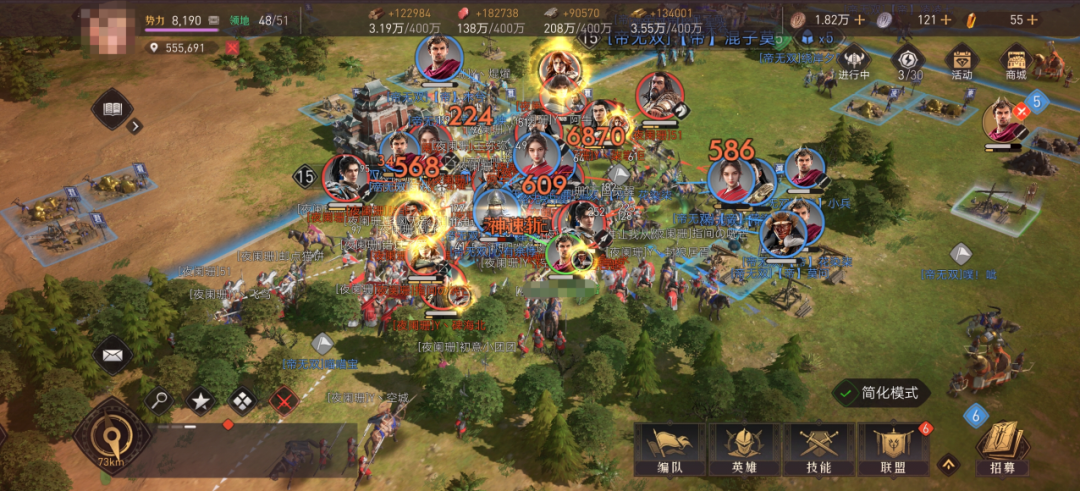Click the four-diamonds icon
Screen dimensions: 1080x491
243,401
